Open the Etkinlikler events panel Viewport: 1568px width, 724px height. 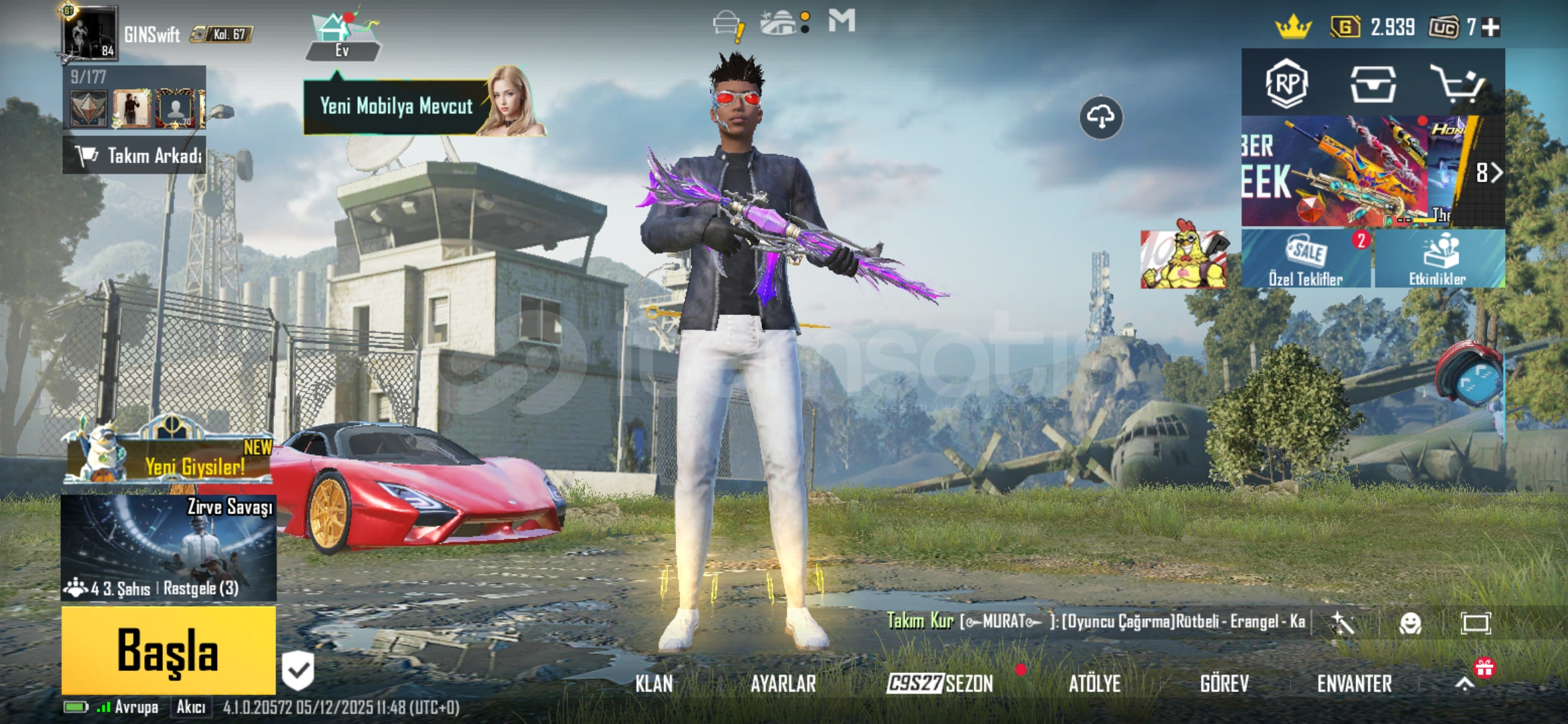tap(1438, 259)
